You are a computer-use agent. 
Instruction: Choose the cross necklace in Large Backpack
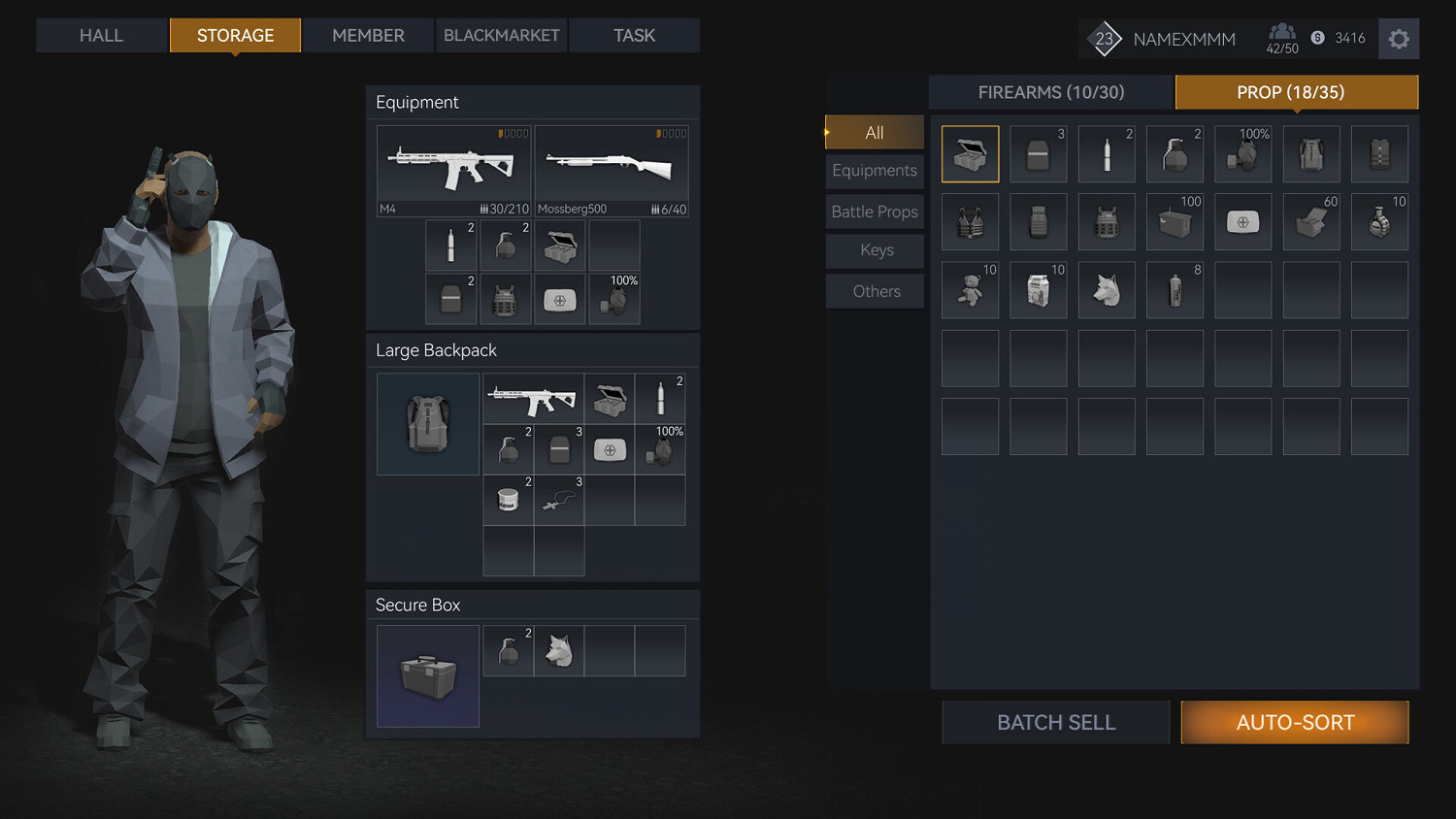pyautogui.click(x=559, y=500)
